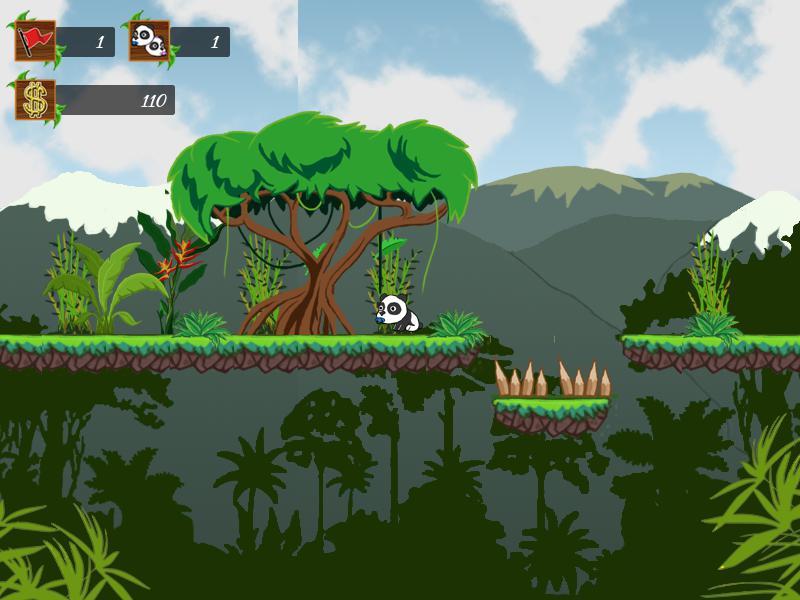Click the gold dollar money icon
The image size is (800, 600).
pyautogui.click(x=35, y=100)
